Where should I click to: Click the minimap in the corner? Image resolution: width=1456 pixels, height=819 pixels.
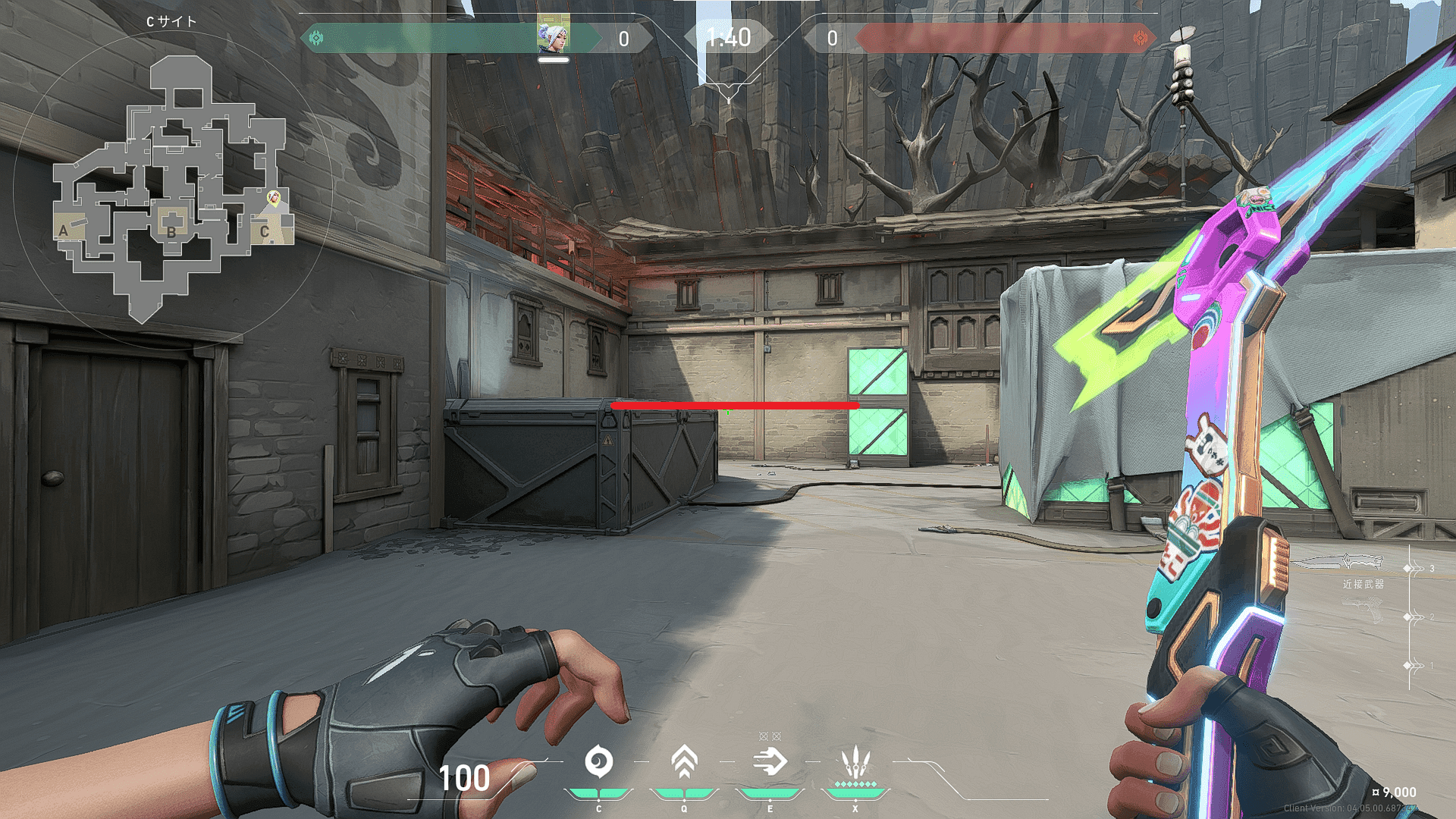pos(173,190)
